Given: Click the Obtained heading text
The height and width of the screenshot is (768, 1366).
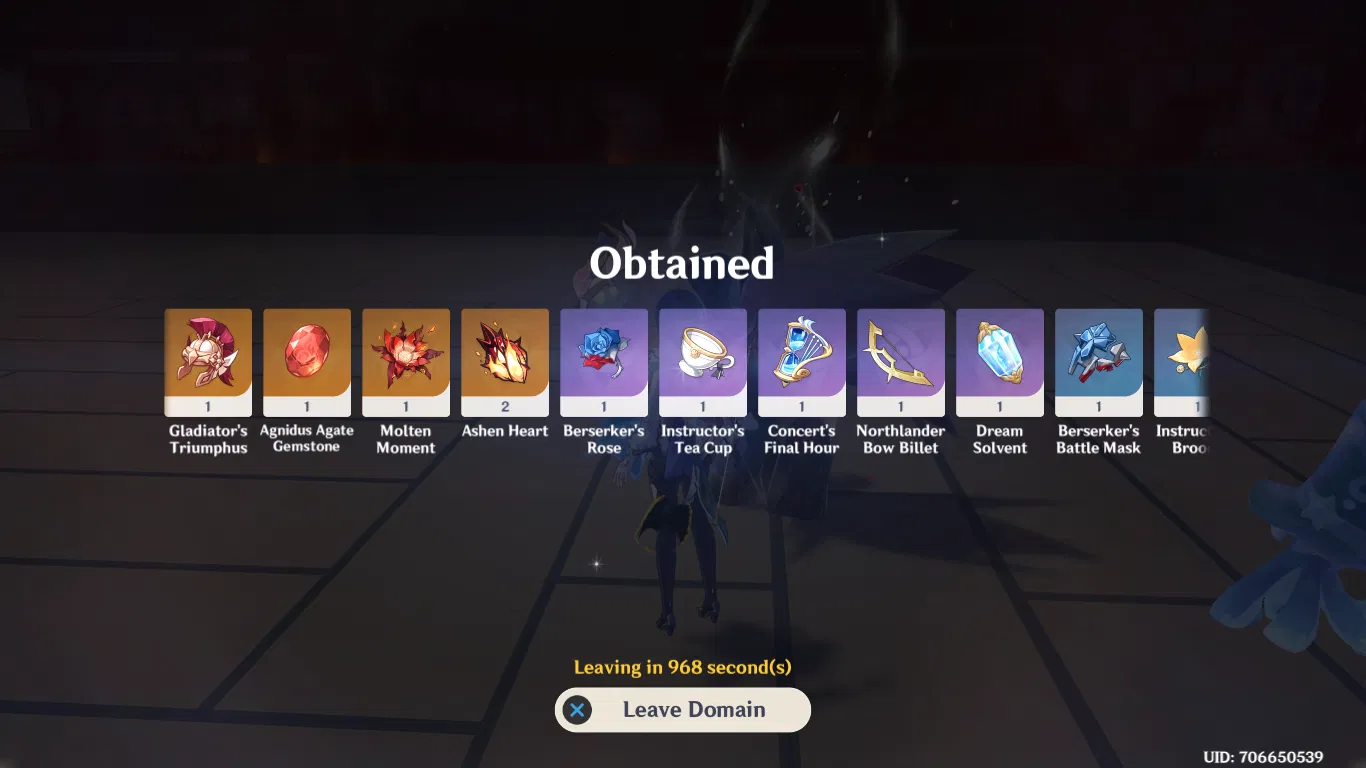Looking at the screenshot, I should 683,263.
